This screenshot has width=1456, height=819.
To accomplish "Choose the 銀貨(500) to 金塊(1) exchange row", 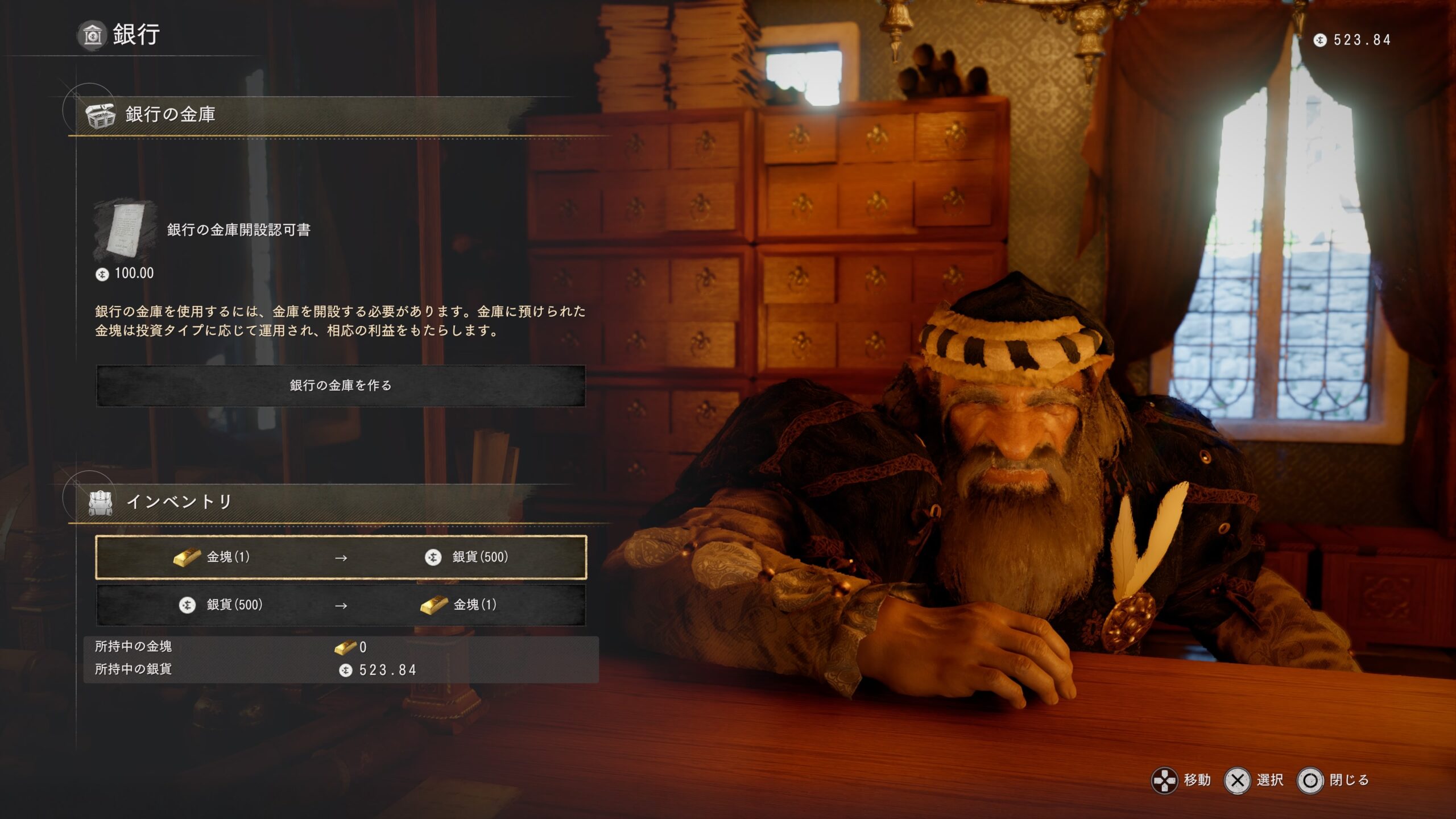I will pyautogui.click(x=341, y=605).
